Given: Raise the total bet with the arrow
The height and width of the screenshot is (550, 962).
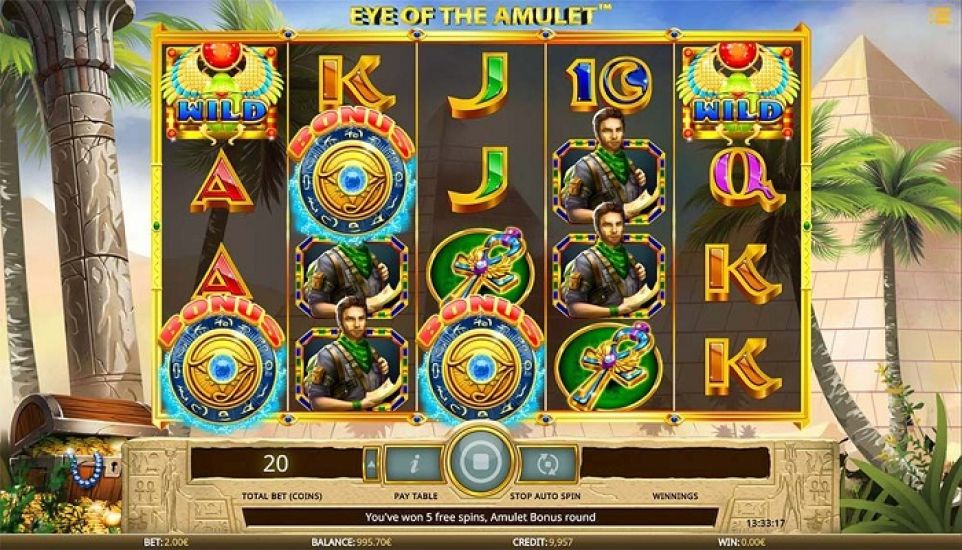Looking at the screenshot, I should click(x=371, y=464).
